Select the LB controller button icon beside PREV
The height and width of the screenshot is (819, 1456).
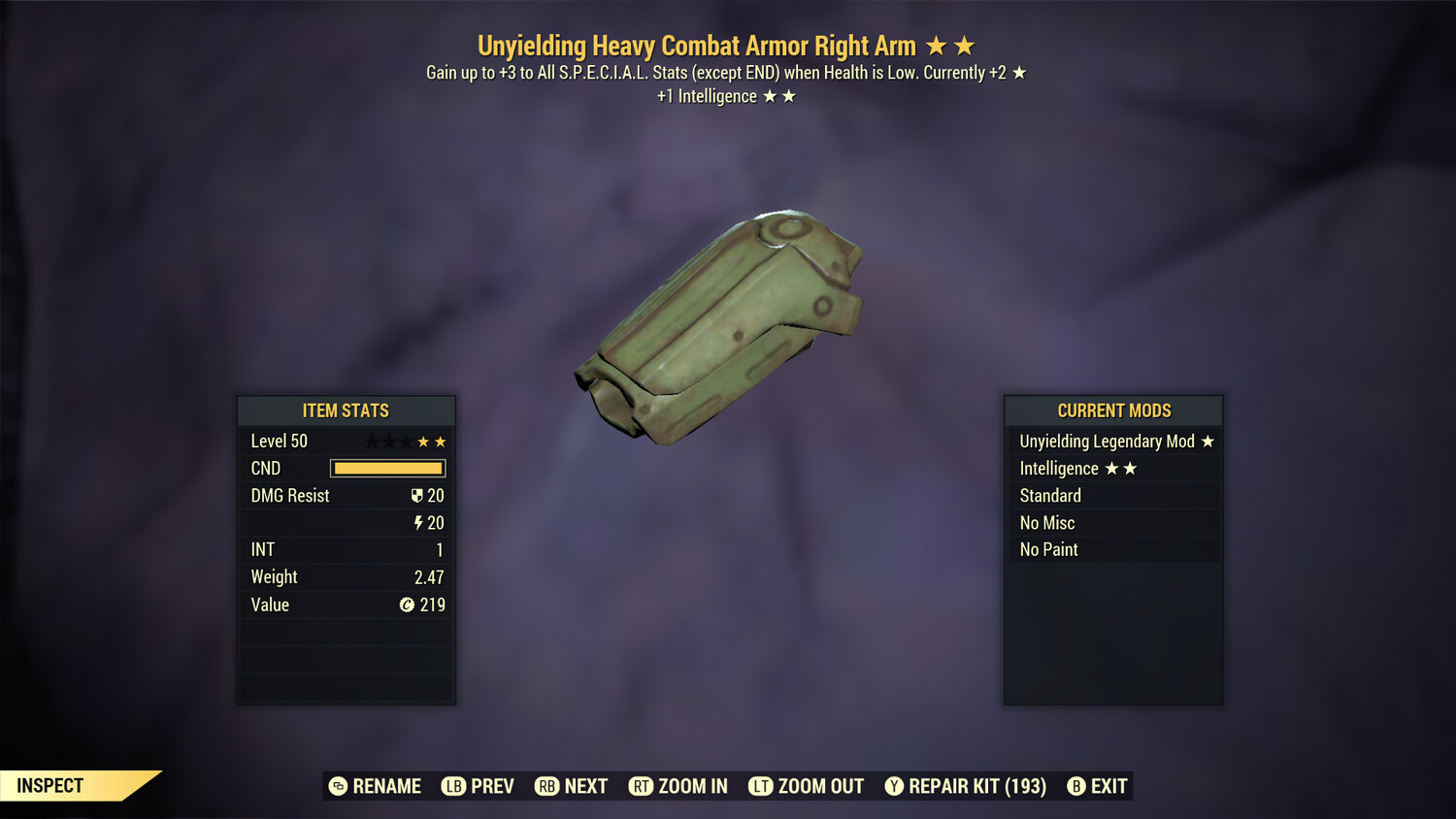(x=452, y=786)
